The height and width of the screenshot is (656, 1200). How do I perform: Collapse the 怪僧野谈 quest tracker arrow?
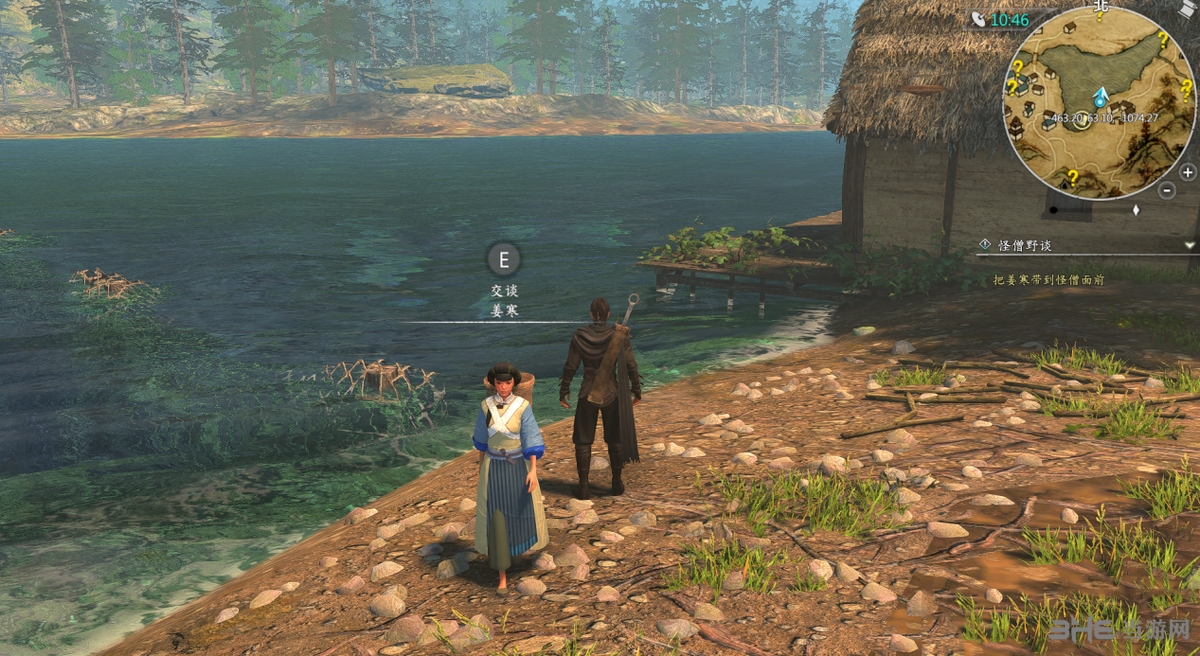click(1189, 244)
